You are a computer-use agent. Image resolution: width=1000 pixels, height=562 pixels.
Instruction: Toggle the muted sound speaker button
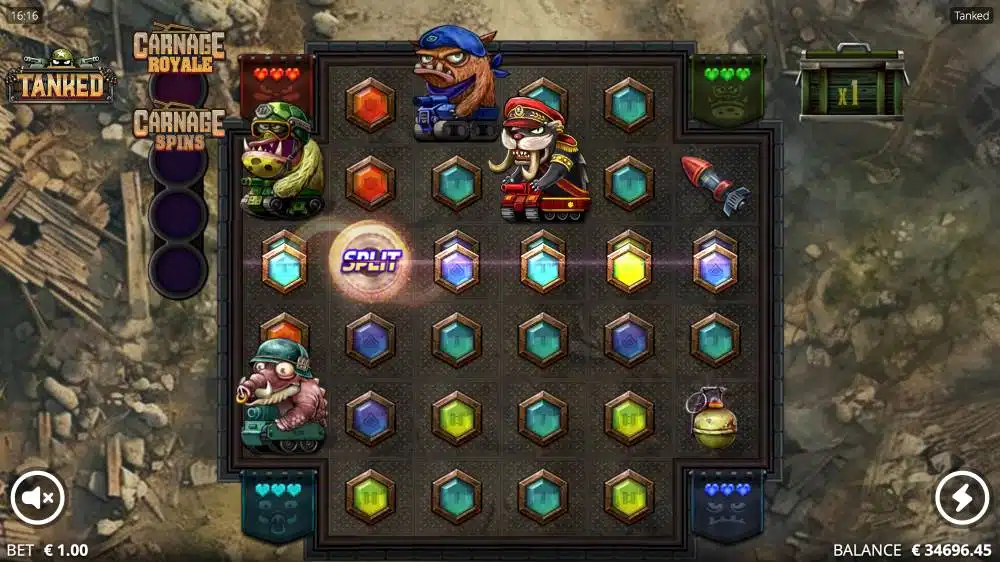37,497
